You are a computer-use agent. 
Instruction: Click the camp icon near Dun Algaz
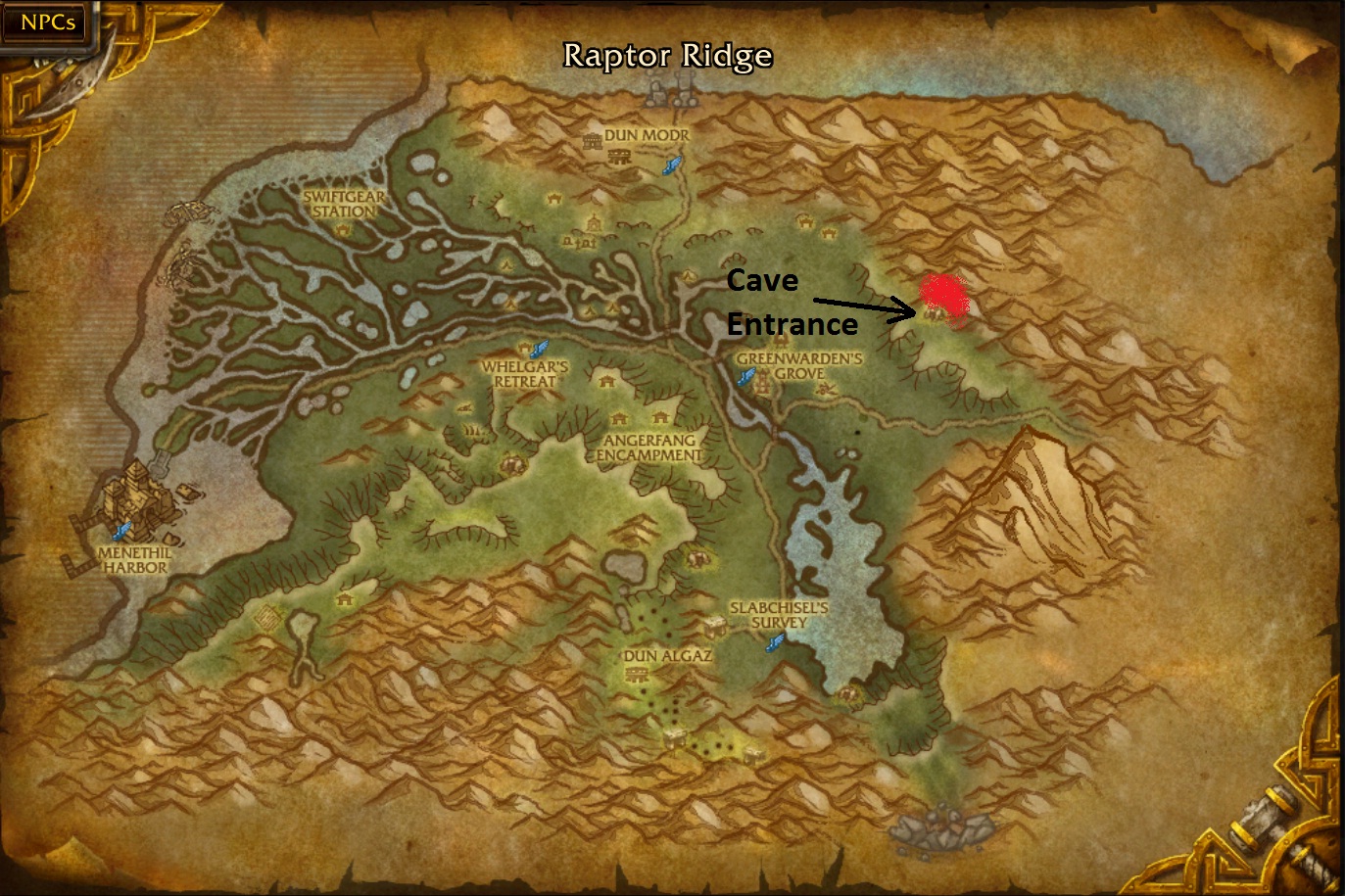(x=638, y=675)
